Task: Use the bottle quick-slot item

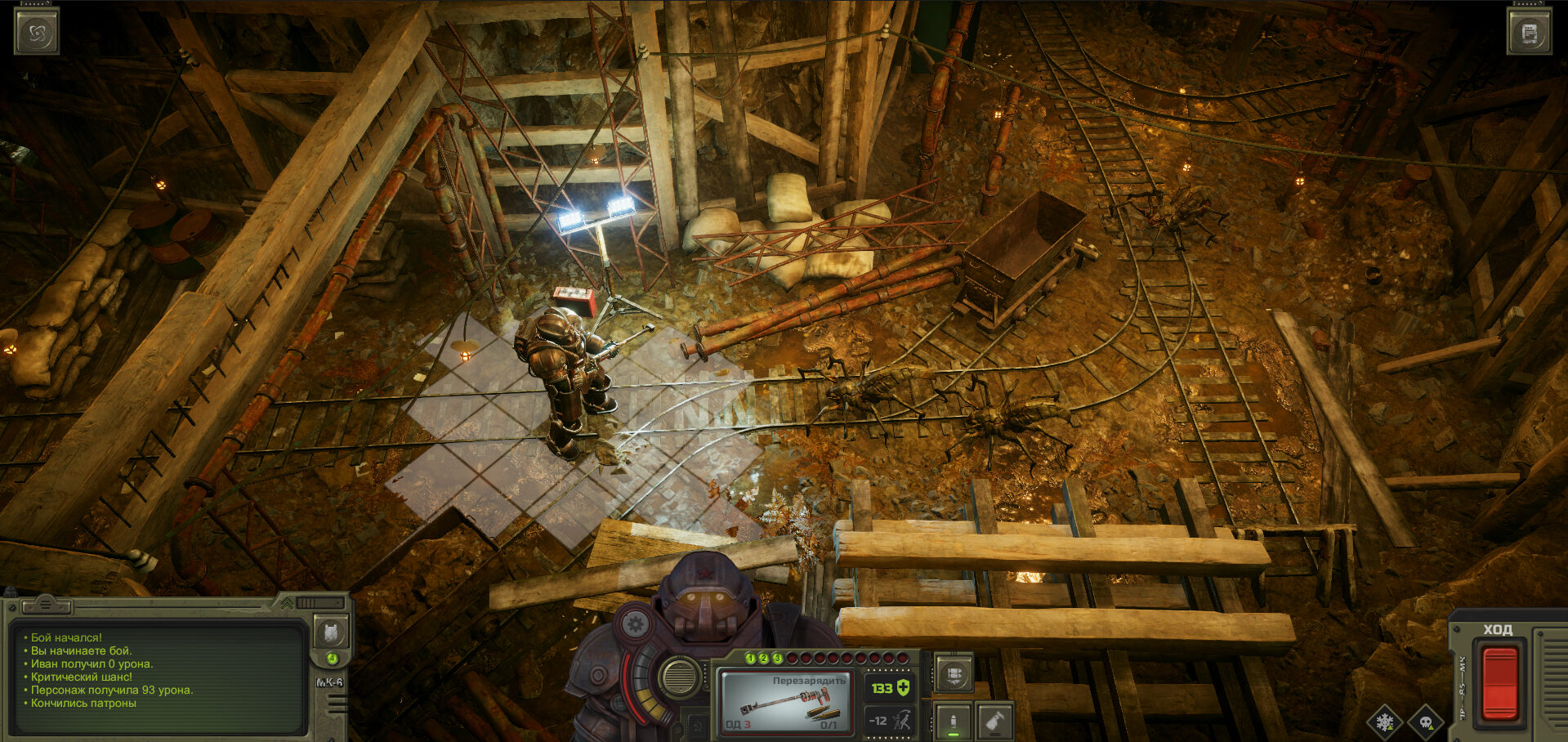Action: tap(994, 722)
